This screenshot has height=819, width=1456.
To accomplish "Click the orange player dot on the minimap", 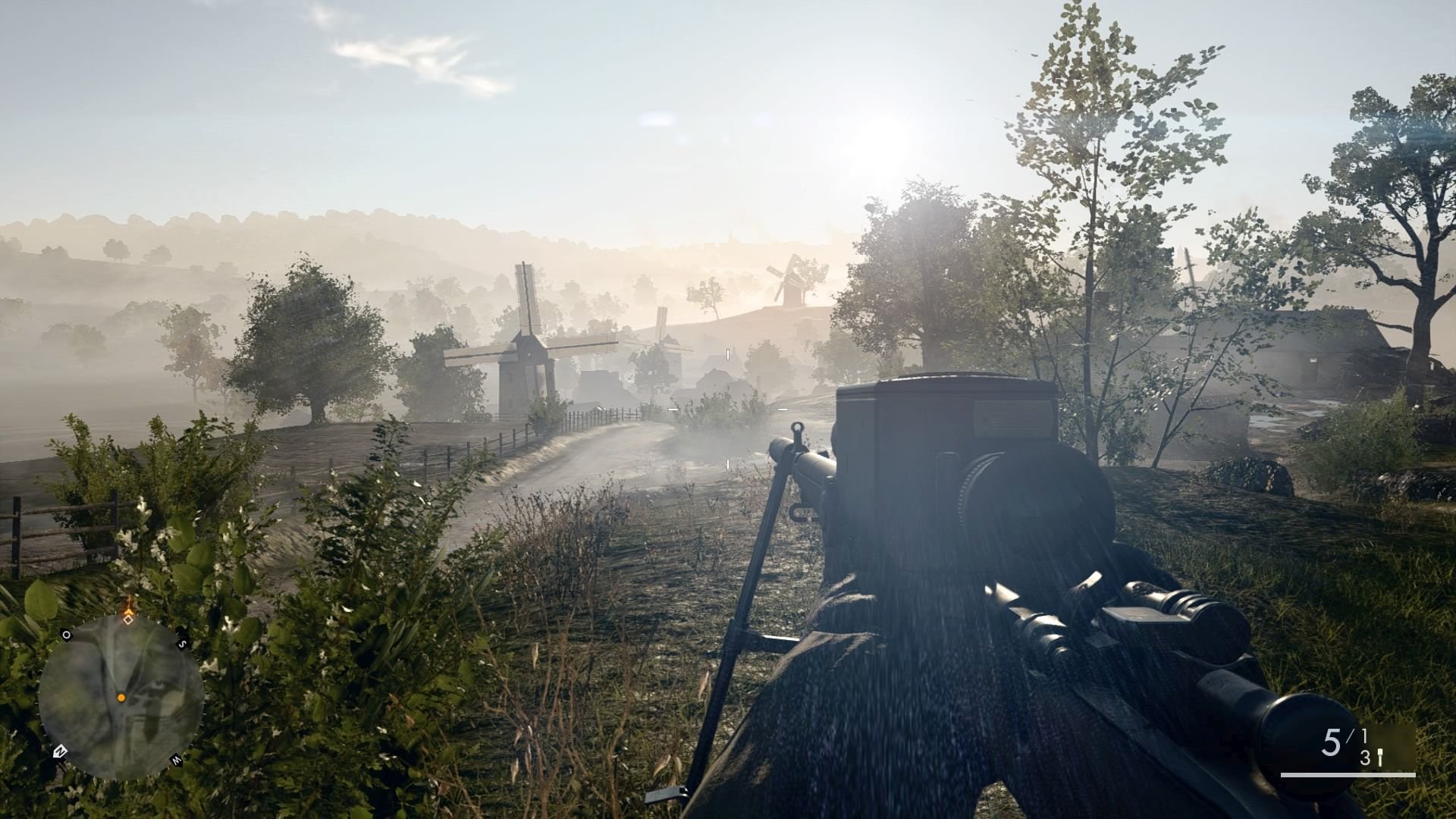I will point(121,698).
